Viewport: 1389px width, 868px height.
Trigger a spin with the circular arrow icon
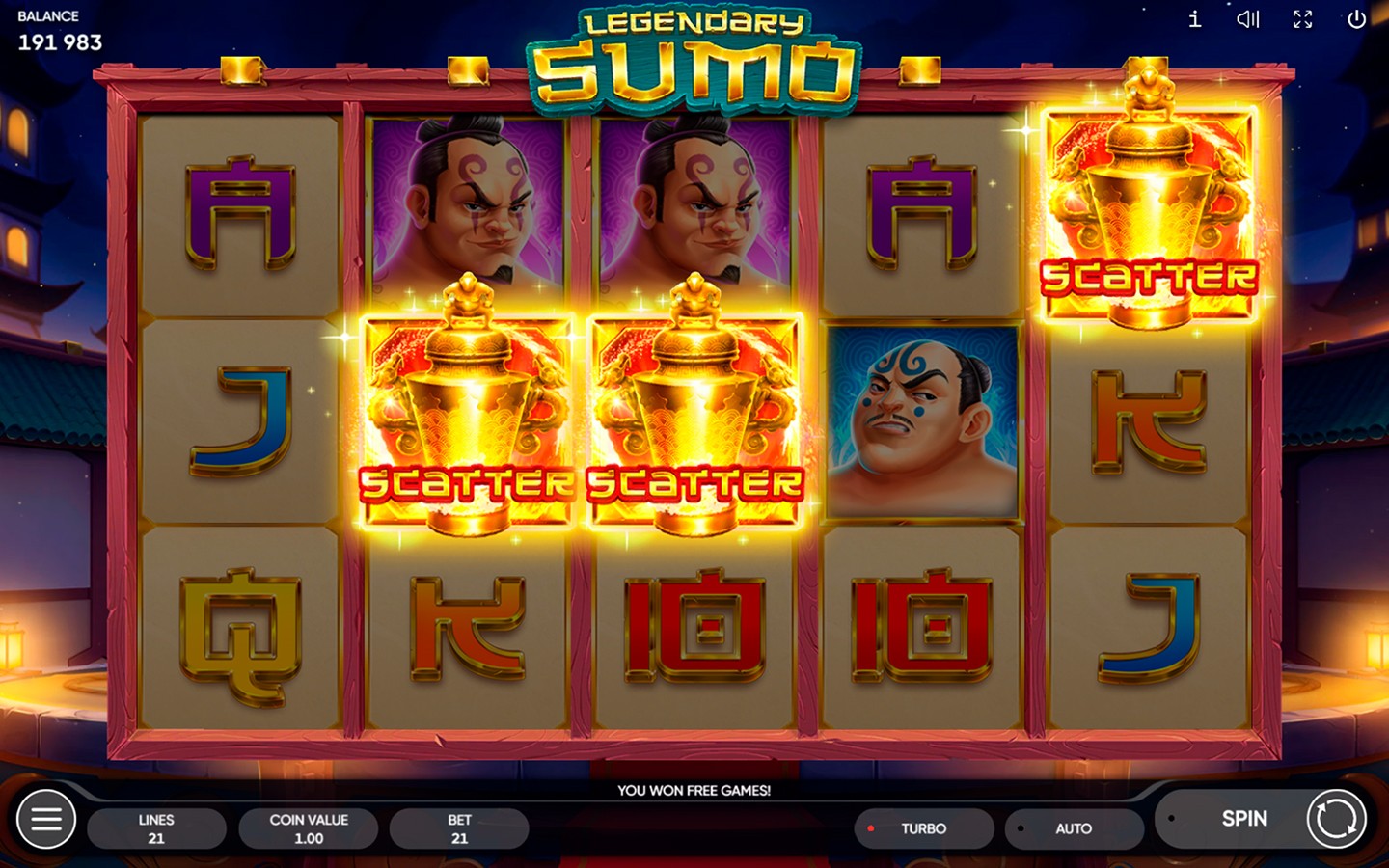(1334, 819)
